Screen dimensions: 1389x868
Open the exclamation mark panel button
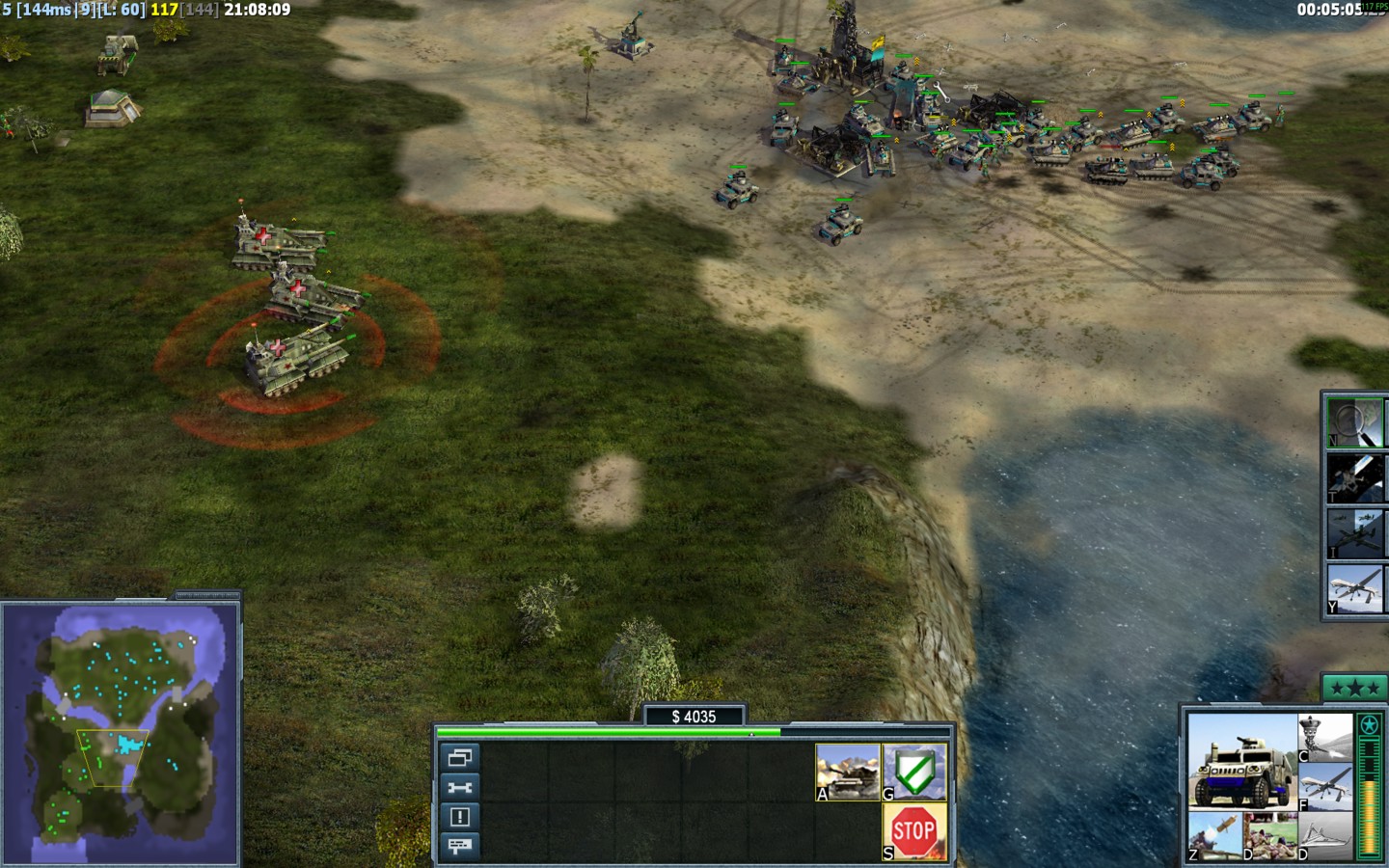coord(459,817)
